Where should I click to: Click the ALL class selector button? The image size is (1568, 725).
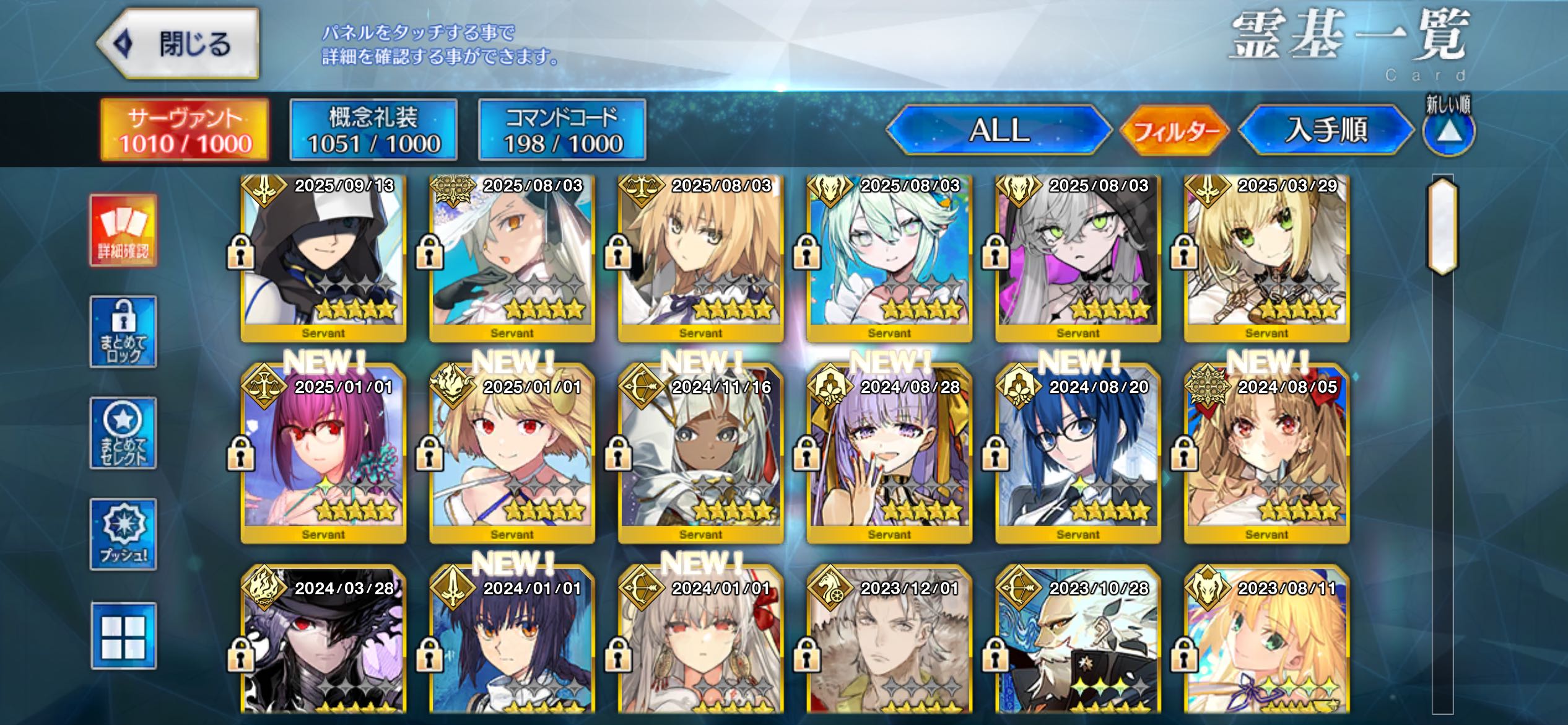[998, 130]
